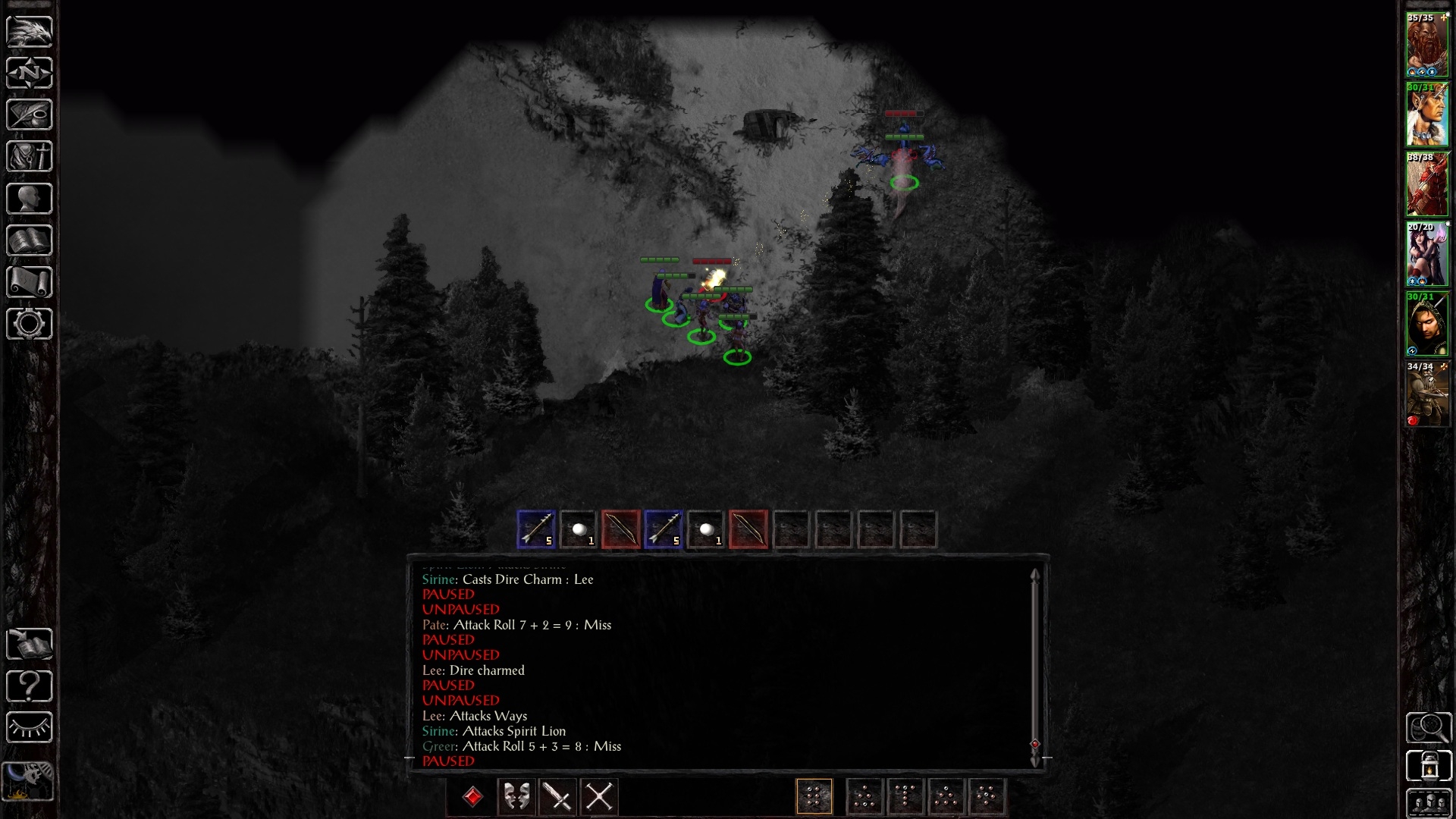Select the dark-haired sorceress portrait
Viewport: 1456px width, 819px height.
[1427, 255]
